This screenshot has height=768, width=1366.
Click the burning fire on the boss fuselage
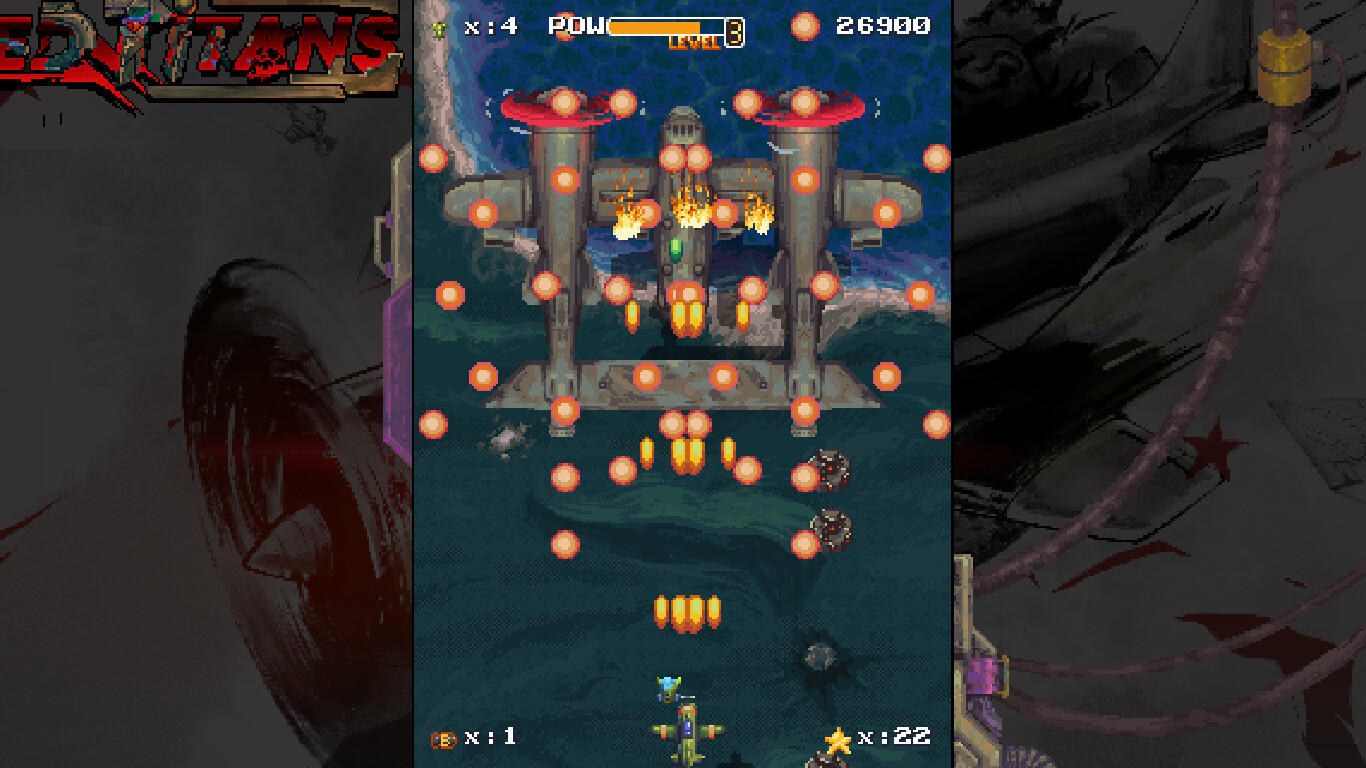[685, 205]
